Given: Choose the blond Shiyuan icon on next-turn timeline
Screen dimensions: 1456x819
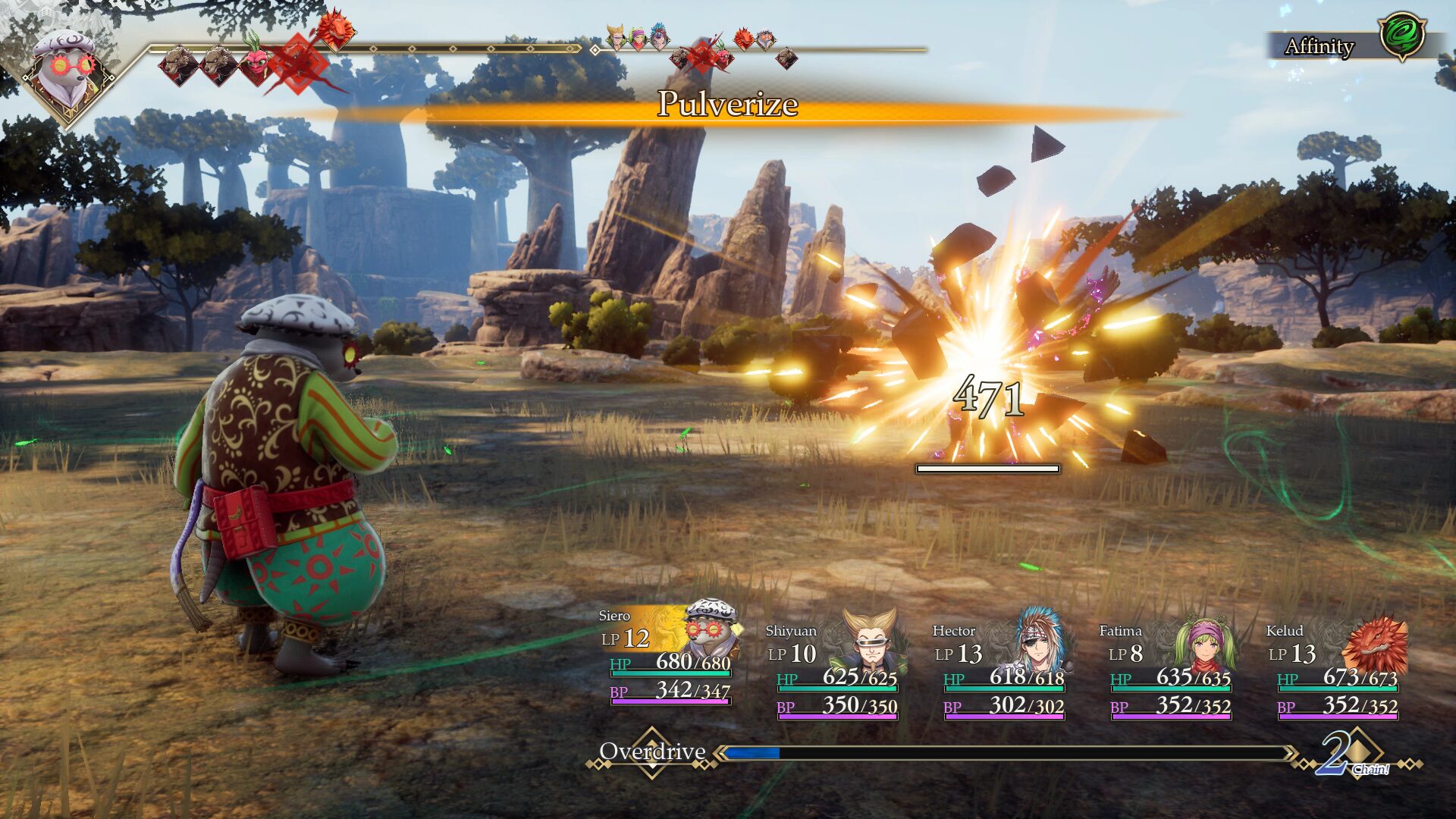Looking at the screenshot, I should (x=617, y=35).
